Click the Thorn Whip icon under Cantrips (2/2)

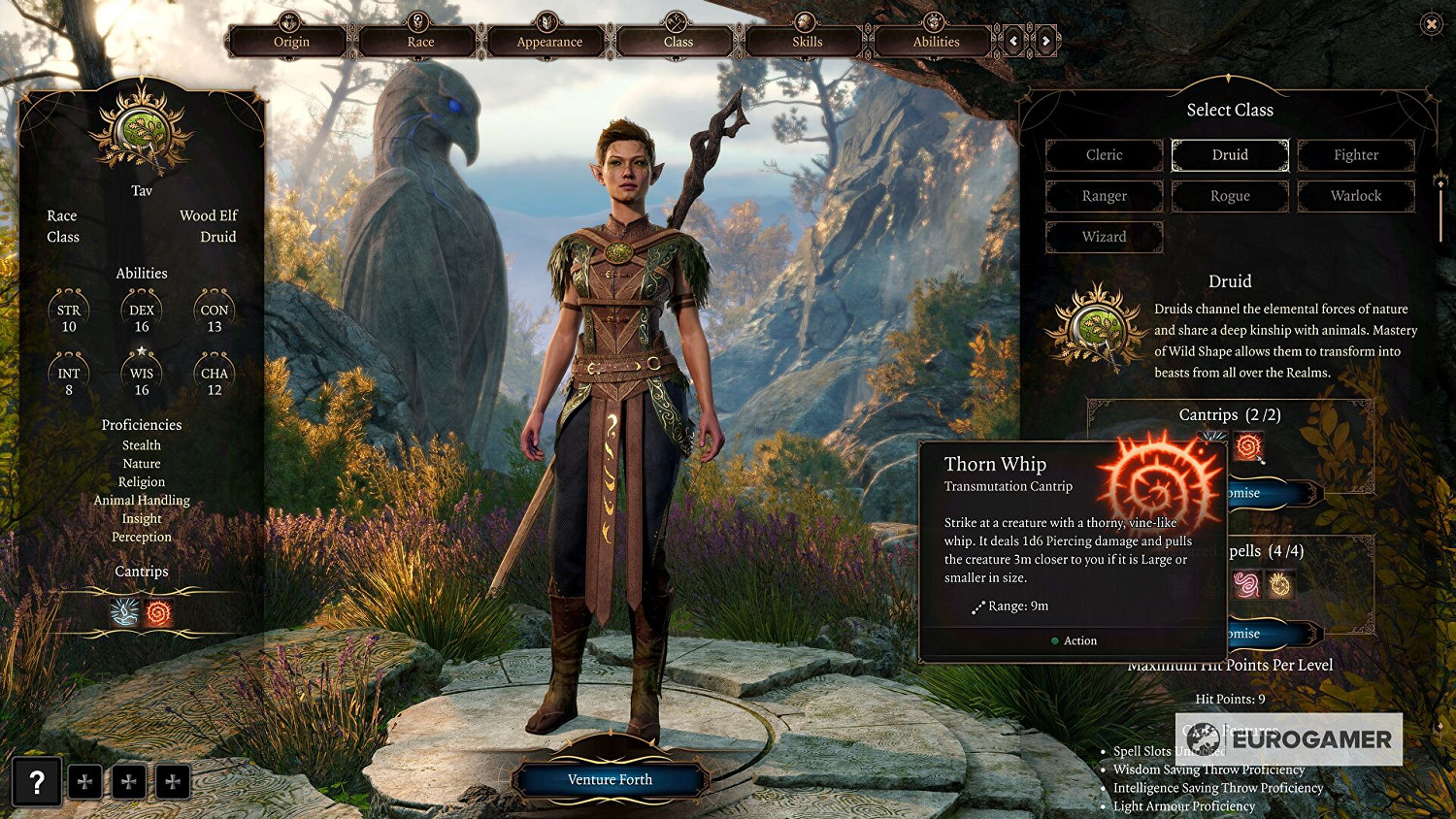(1249, 446)
